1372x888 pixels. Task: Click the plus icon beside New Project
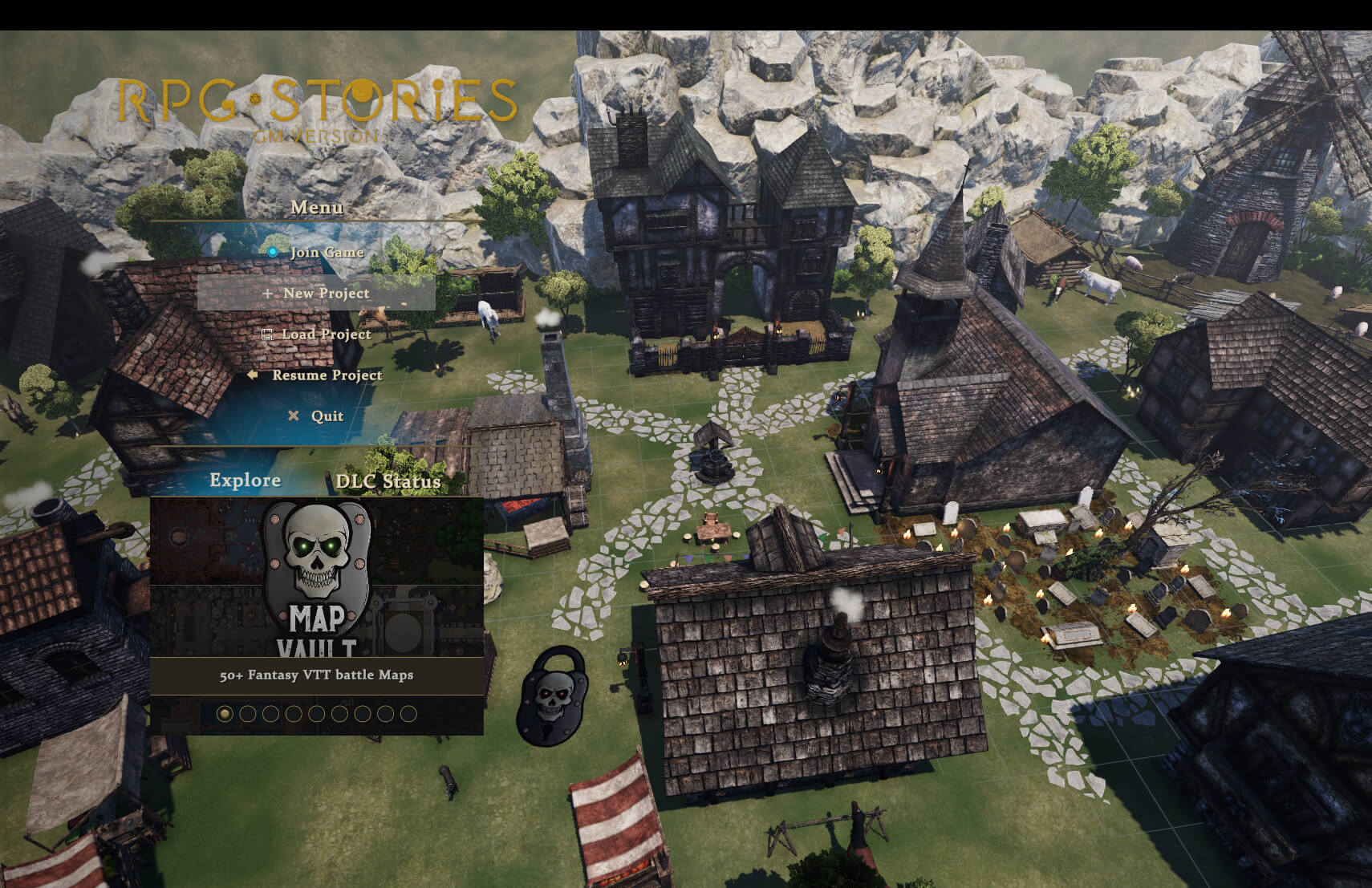pyautogui.click(x=268, y=294)
